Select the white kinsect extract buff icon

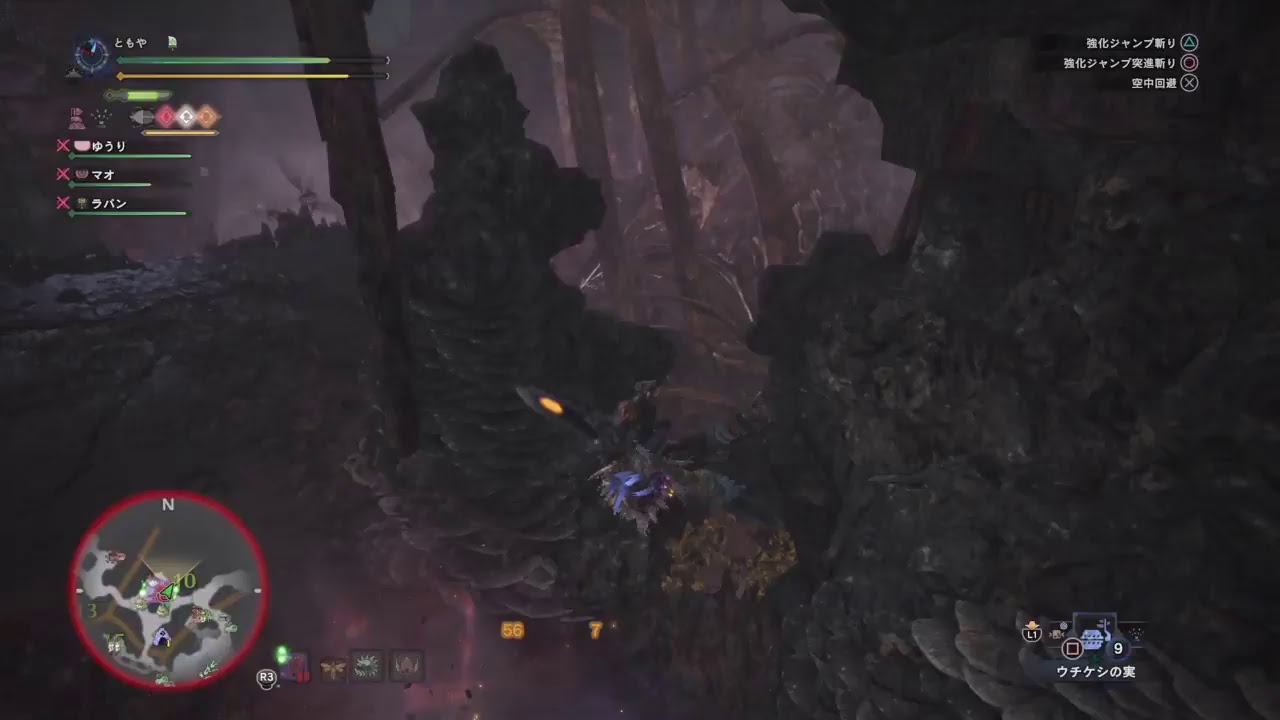click(x=184, y=116)
